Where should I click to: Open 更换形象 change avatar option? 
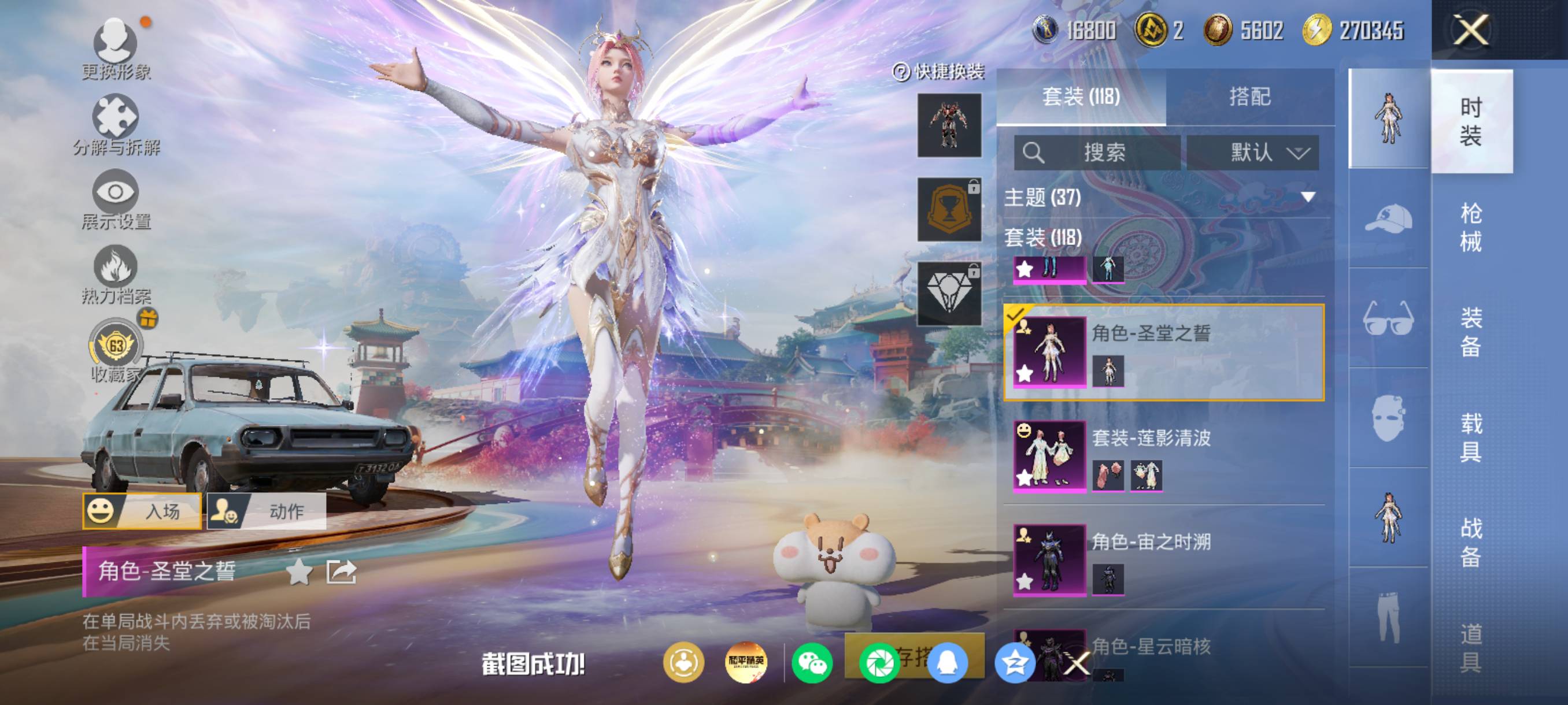tap(116, 49)
